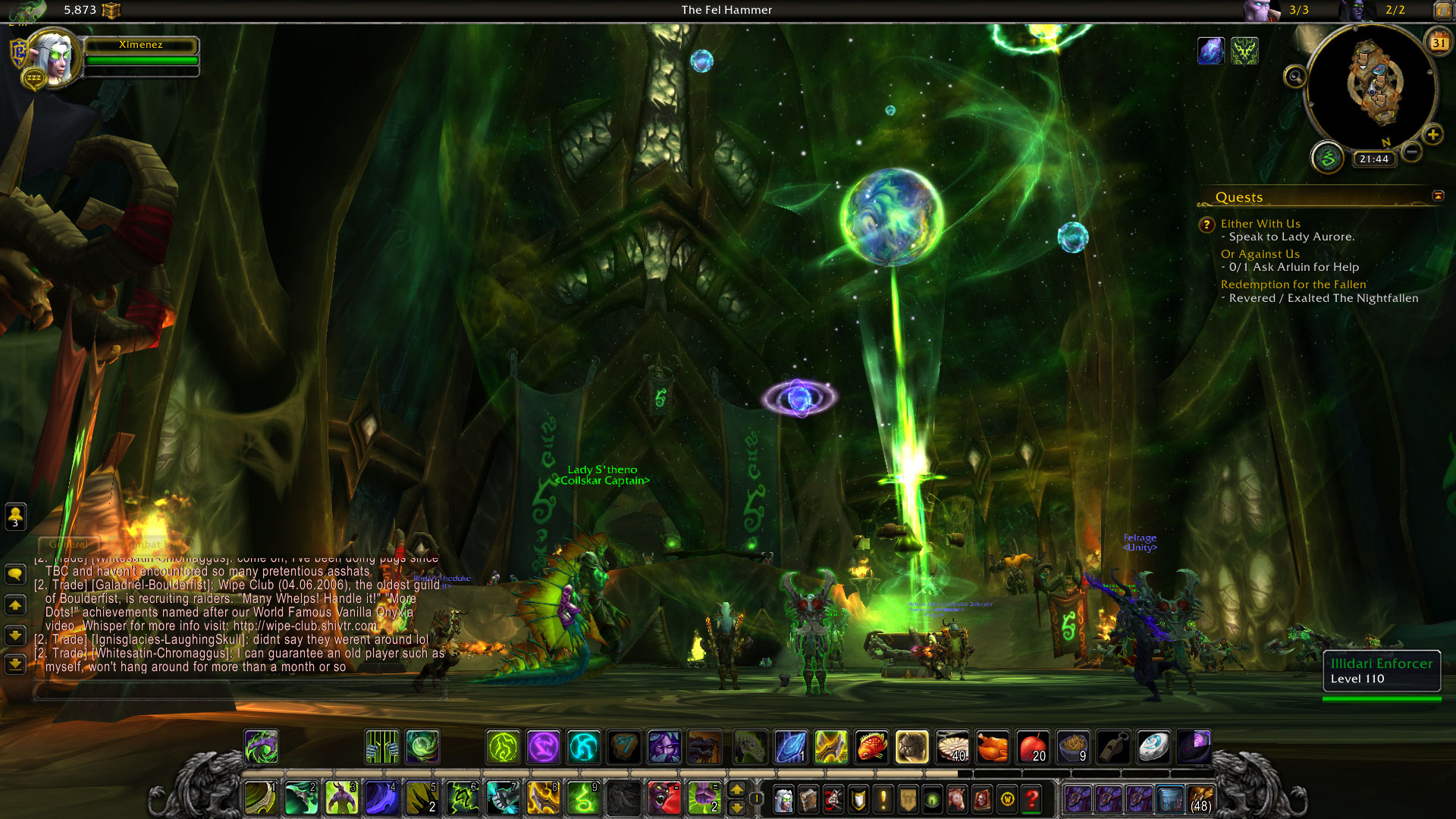Select the Either With Us quest
1456x819 pixels.
(1260, 224)
